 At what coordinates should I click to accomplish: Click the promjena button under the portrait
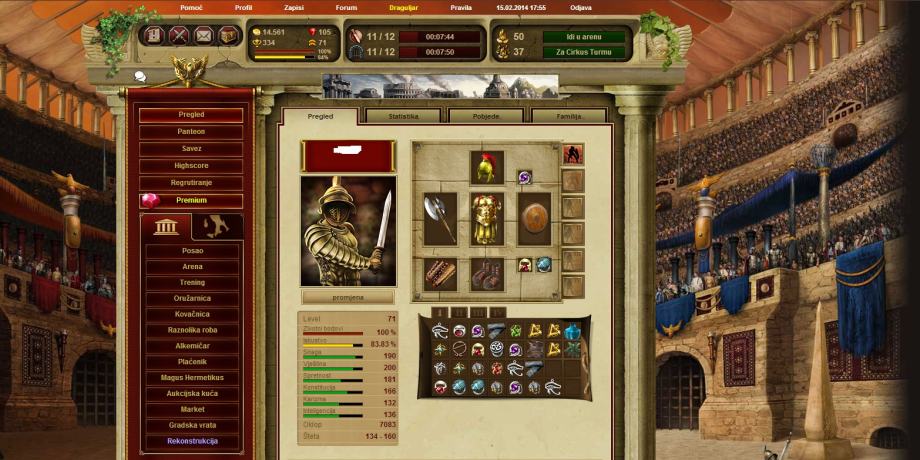(348, 297)
